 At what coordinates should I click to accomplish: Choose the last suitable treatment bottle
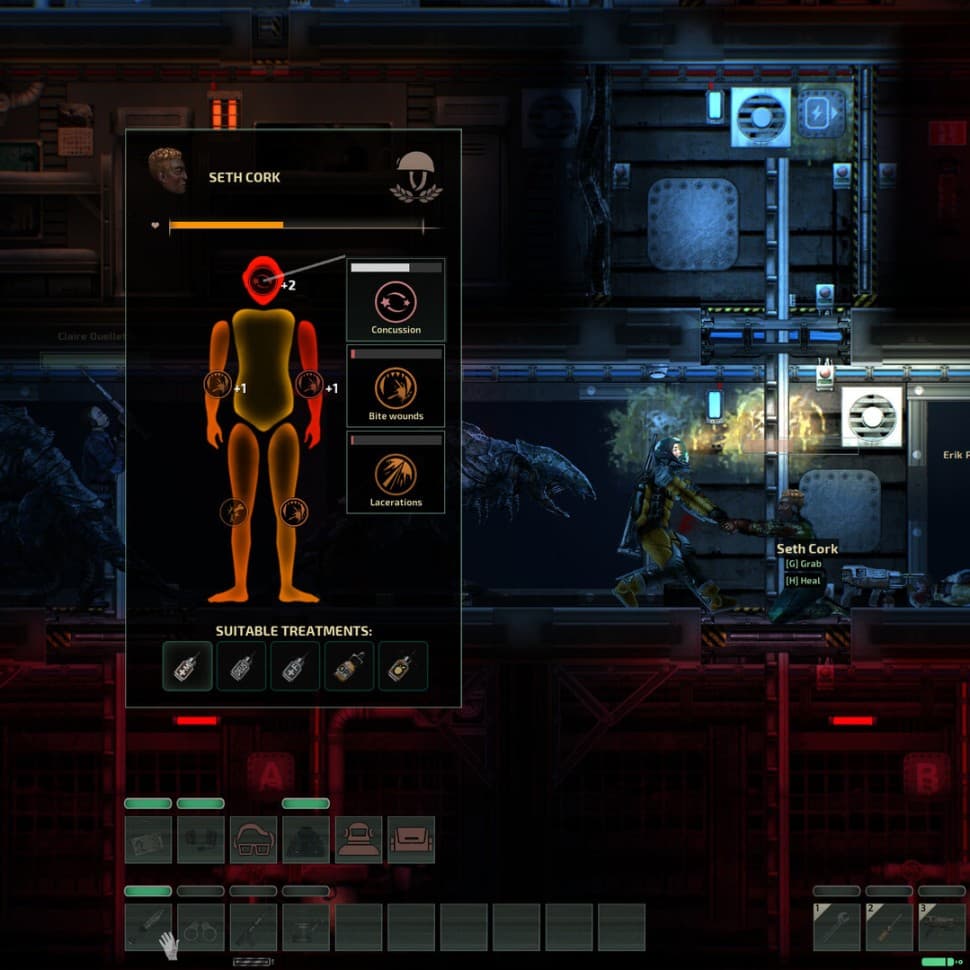(403, 666)
